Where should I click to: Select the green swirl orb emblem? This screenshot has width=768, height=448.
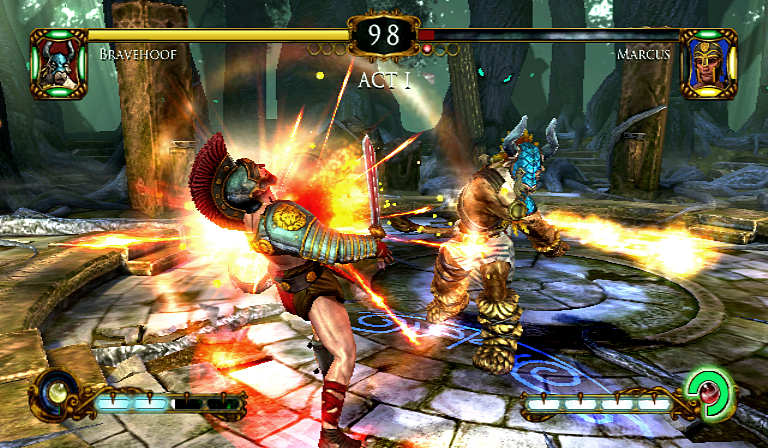coord(714,393)
